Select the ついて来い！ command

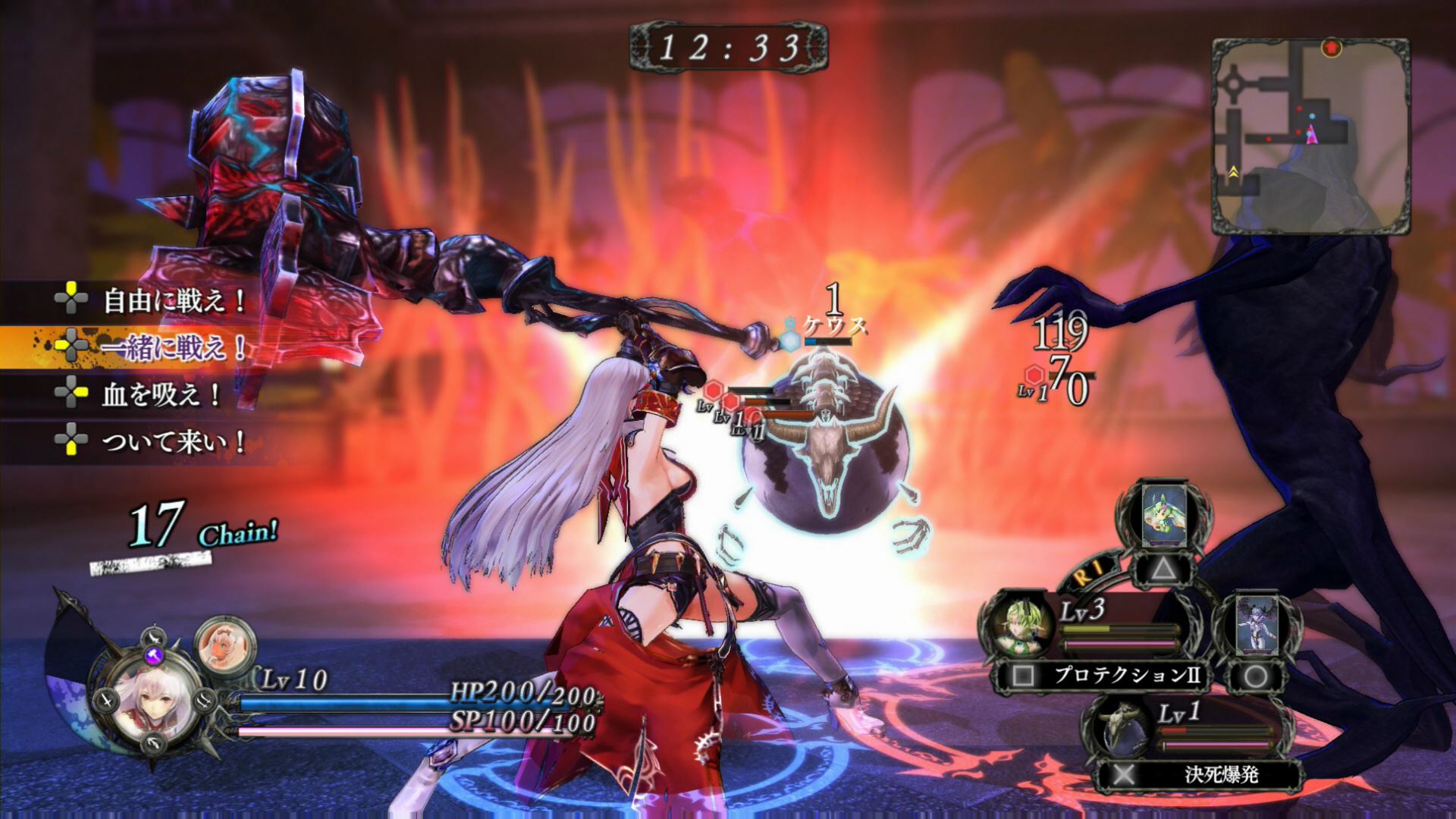click(x=173, y=441)
